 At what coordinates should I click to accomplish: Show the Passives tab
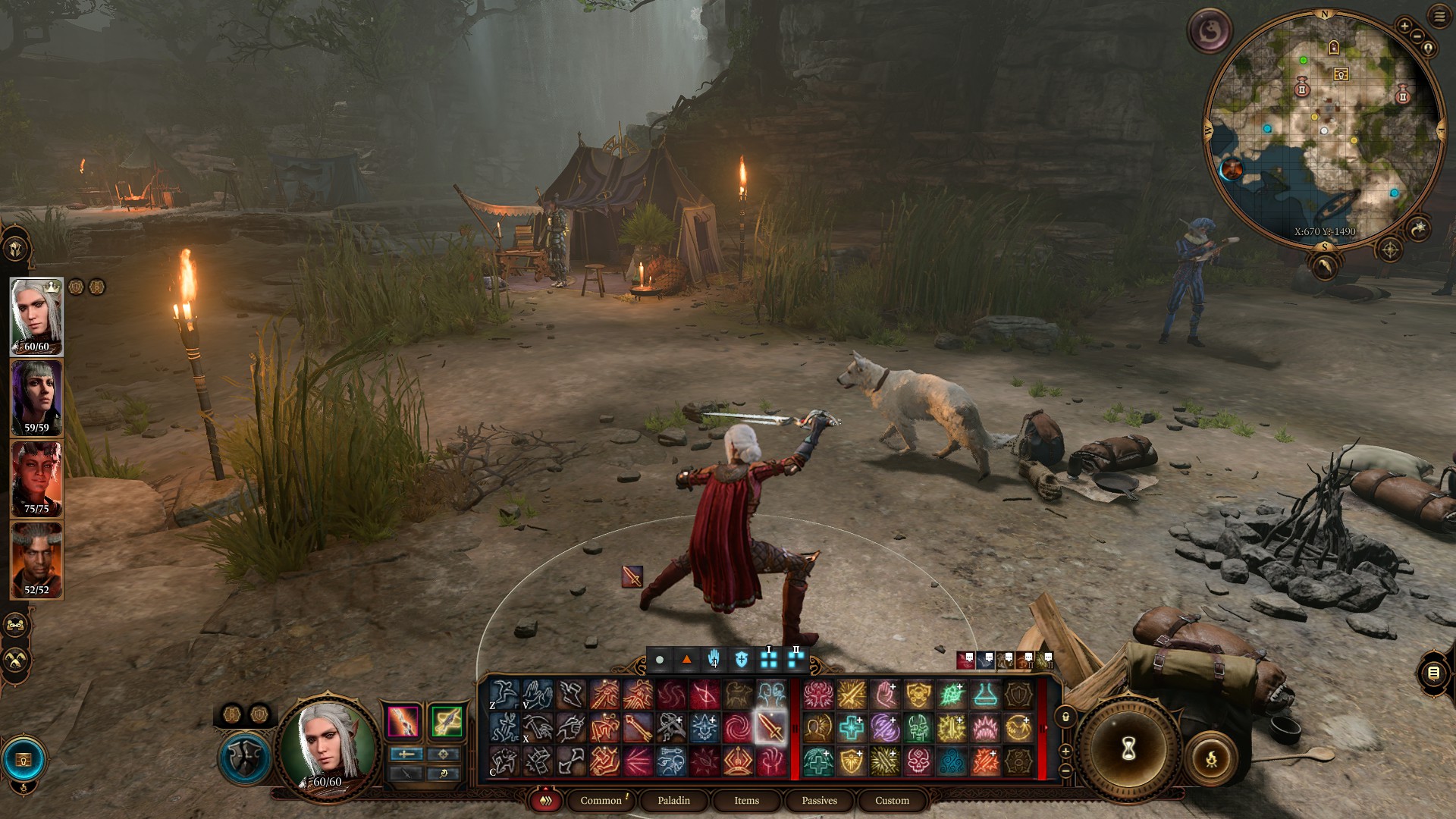tap(819, 800)
